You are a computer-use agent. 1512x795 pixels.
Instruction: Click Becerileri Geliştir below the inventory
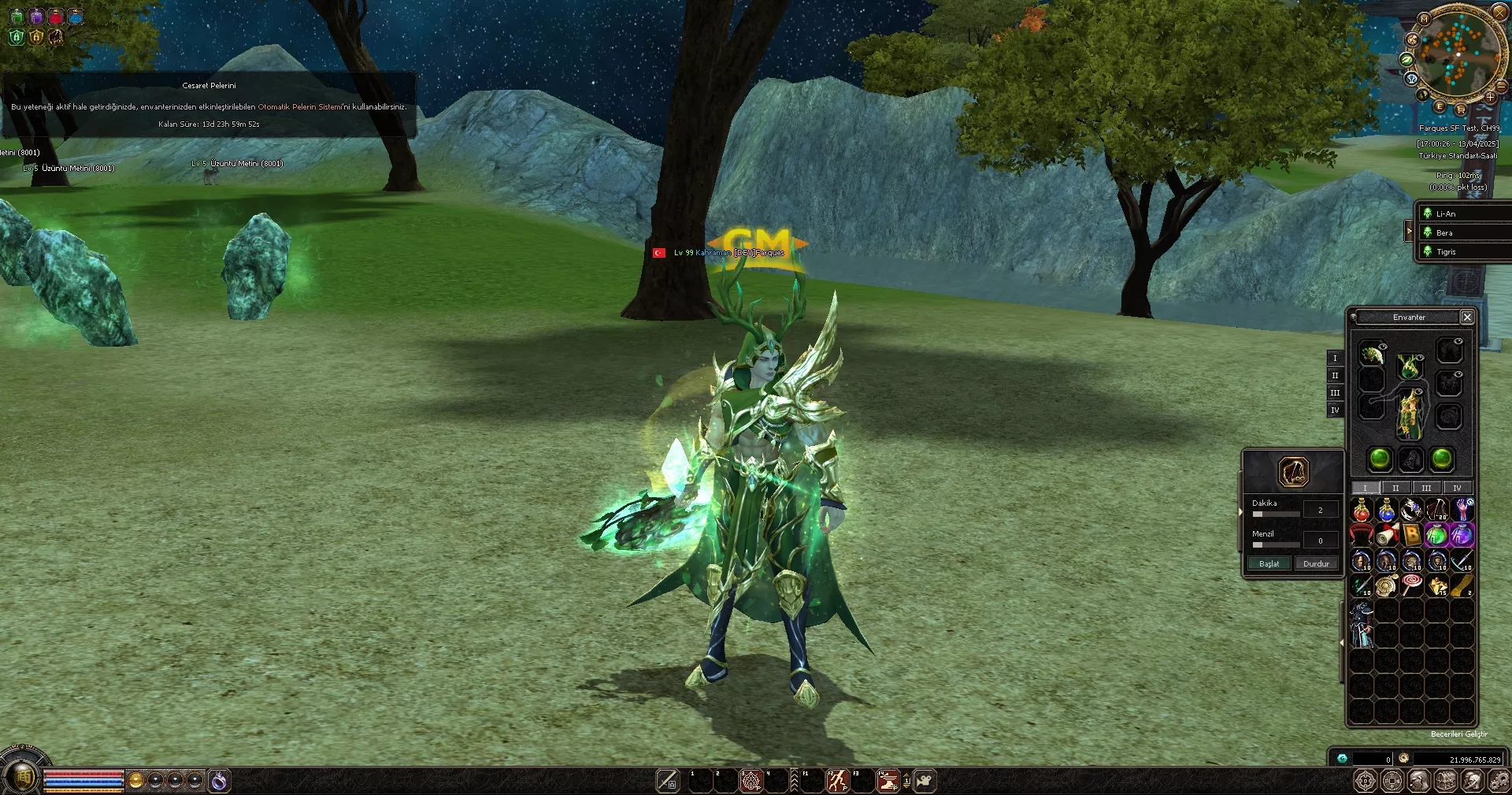pos(1458,734)
